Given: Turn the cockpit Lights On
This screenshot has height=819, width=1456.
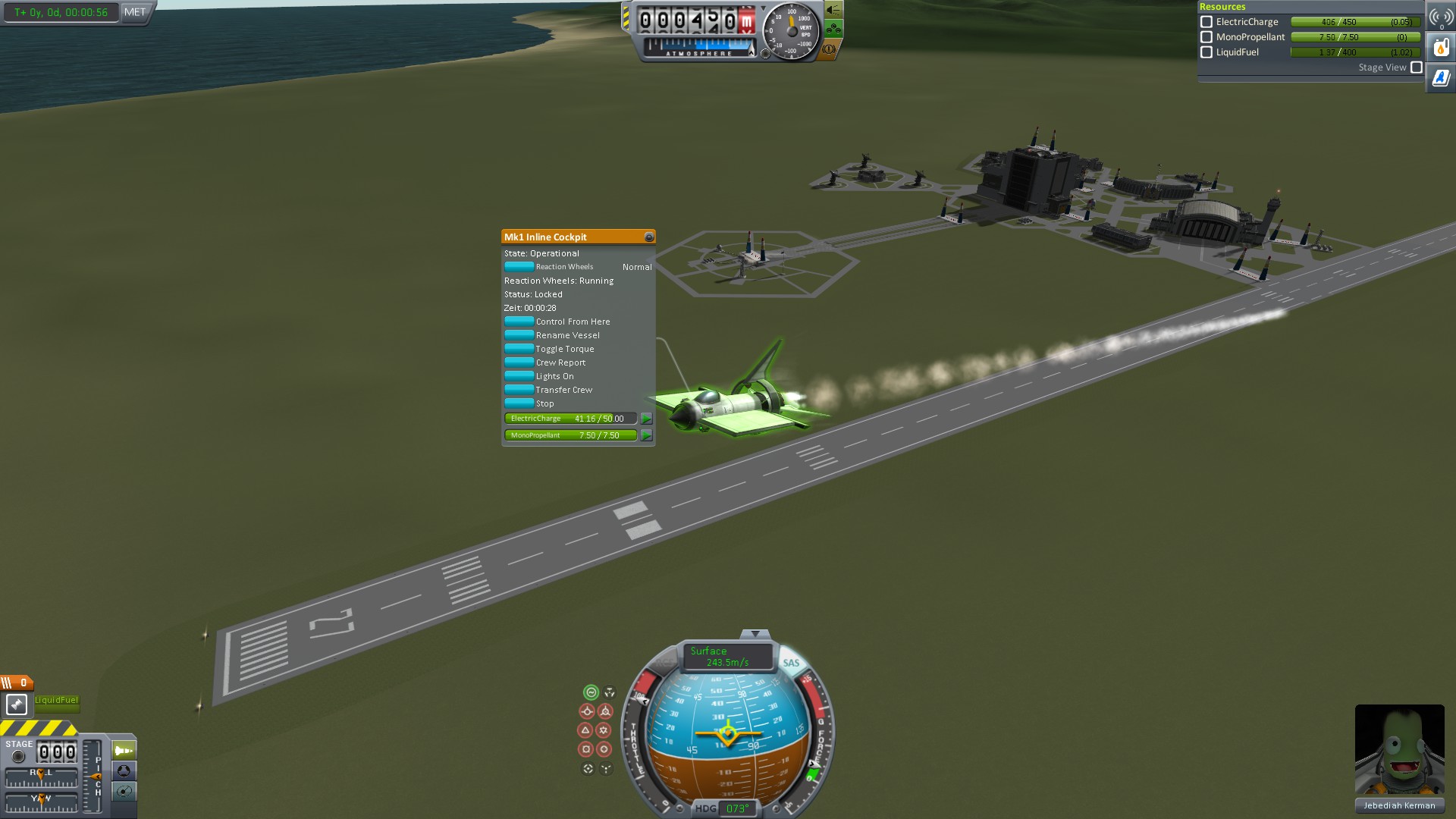Looking at the screenshot, I should (x=519, y=376).
